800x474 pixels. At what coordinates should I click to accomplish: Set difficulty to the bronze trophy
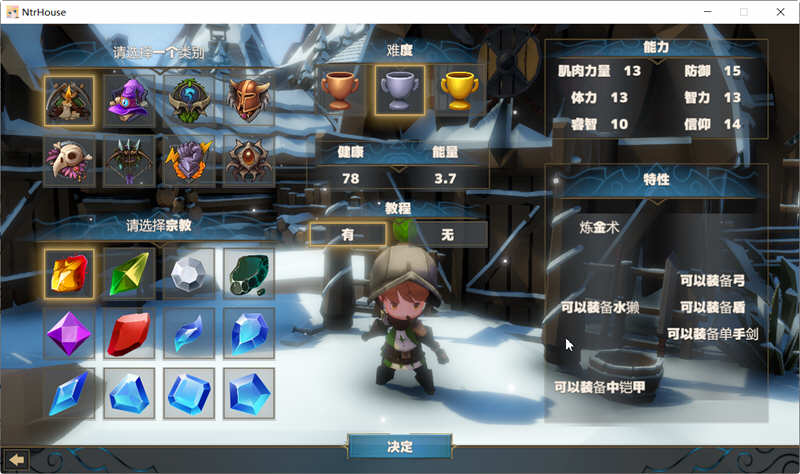(341, 91)
